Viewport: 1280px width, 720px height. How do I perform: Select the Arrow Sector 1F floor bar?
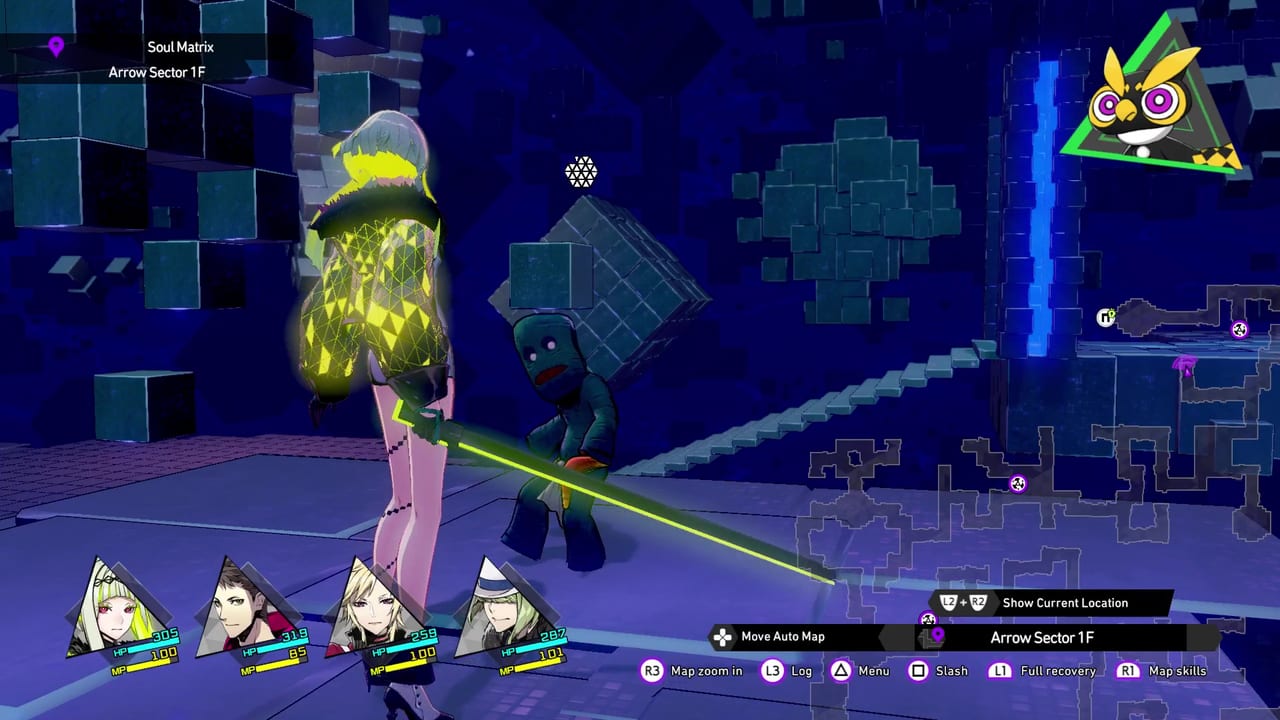pos(1041,638)
